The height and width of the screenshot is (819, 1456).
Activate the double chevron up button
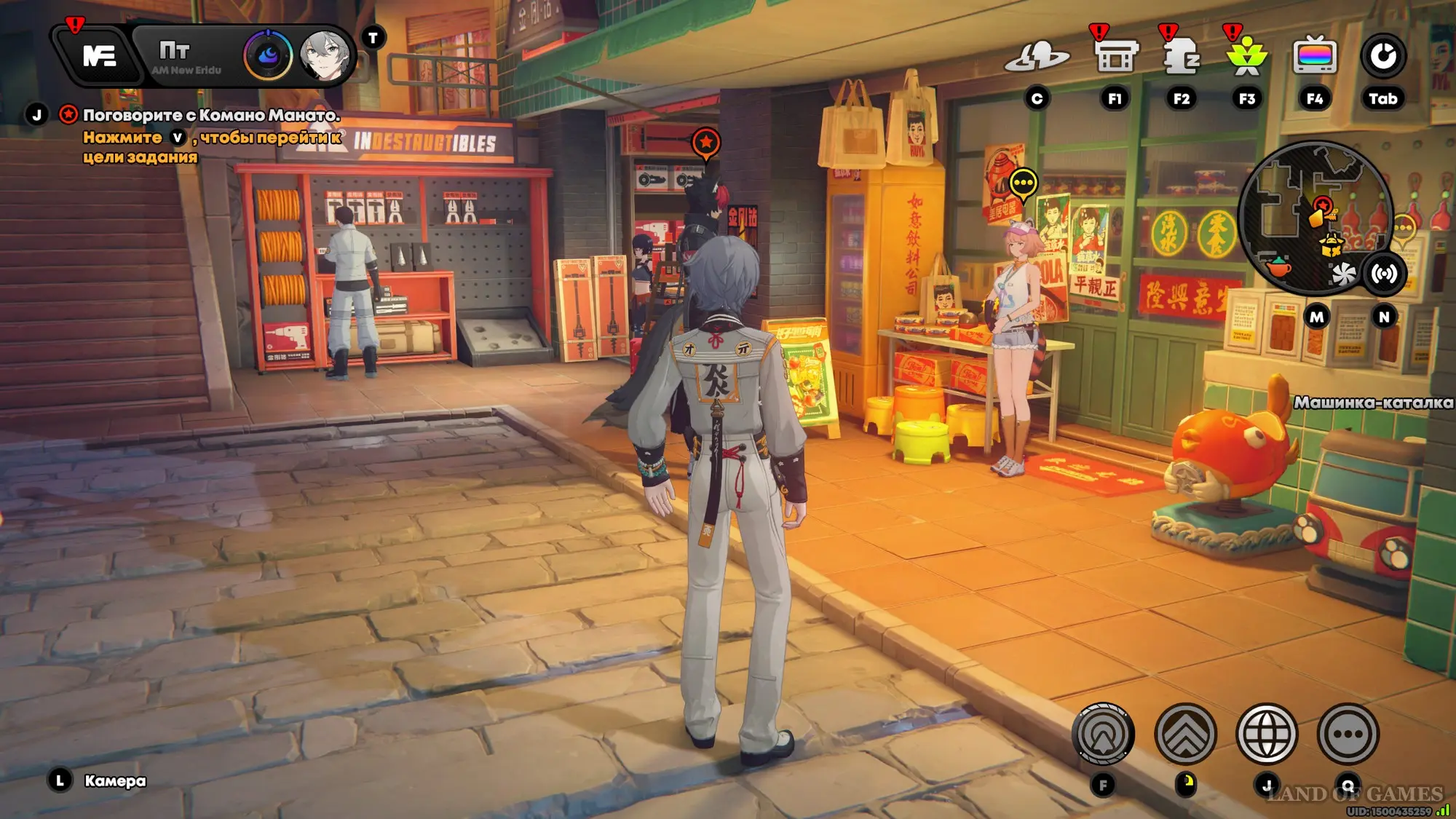click(1185, 734)
